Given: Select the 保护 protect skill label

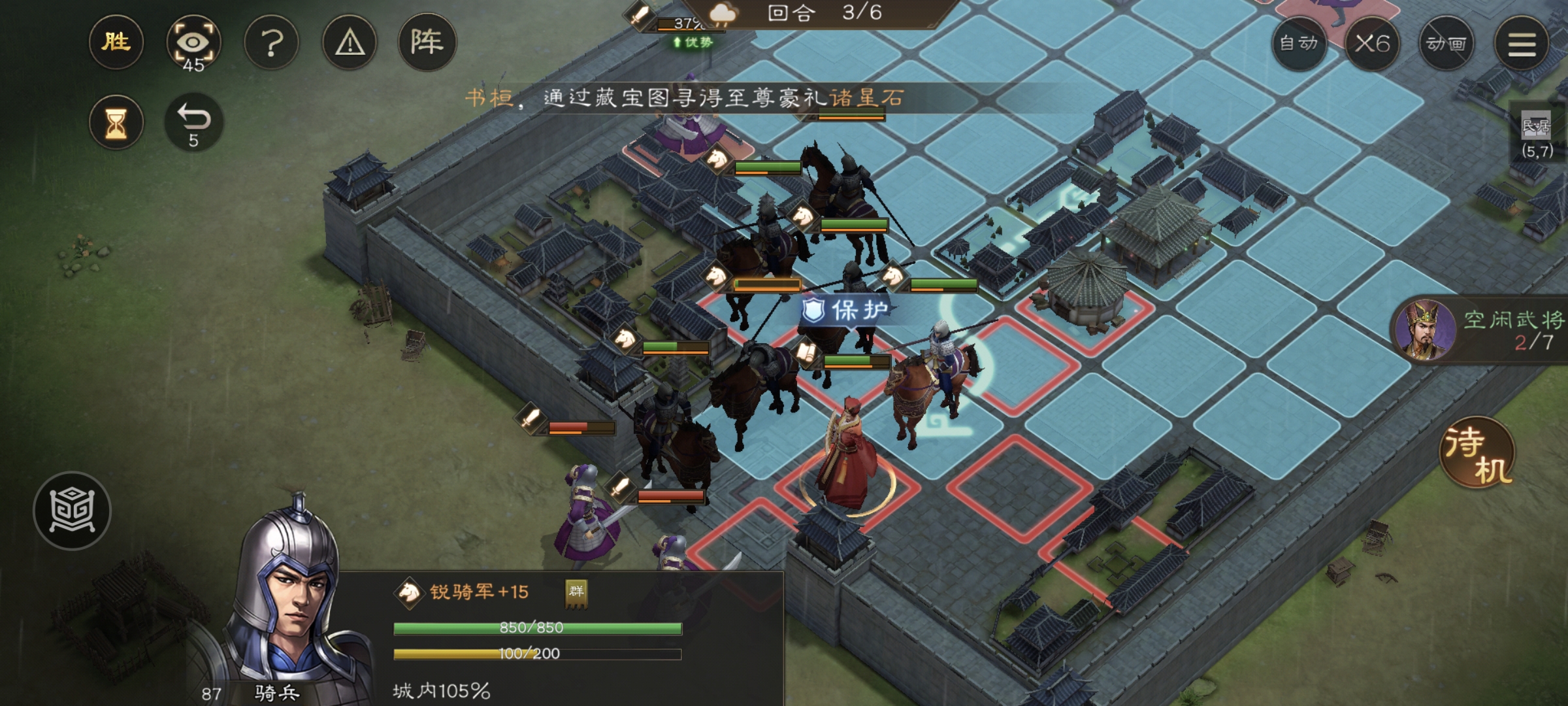Looking at the screenshot, I should pos(847,310).
